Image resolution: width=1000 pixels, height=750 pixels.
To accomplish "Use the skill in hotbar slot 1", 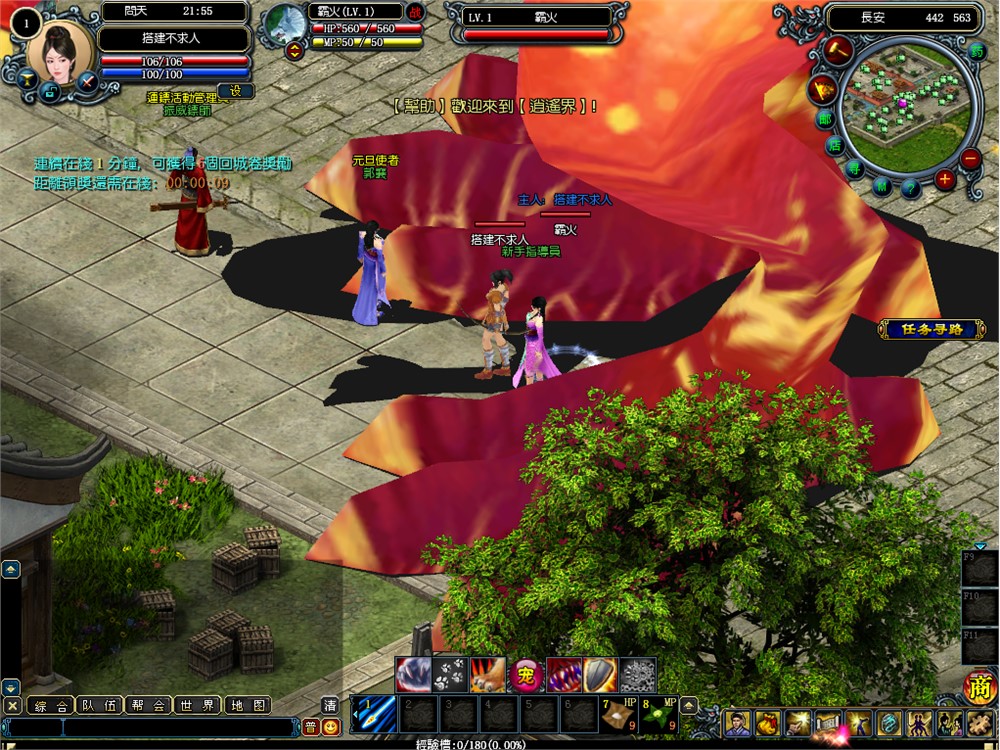I will pyautogui.click(x=373, y=714).
